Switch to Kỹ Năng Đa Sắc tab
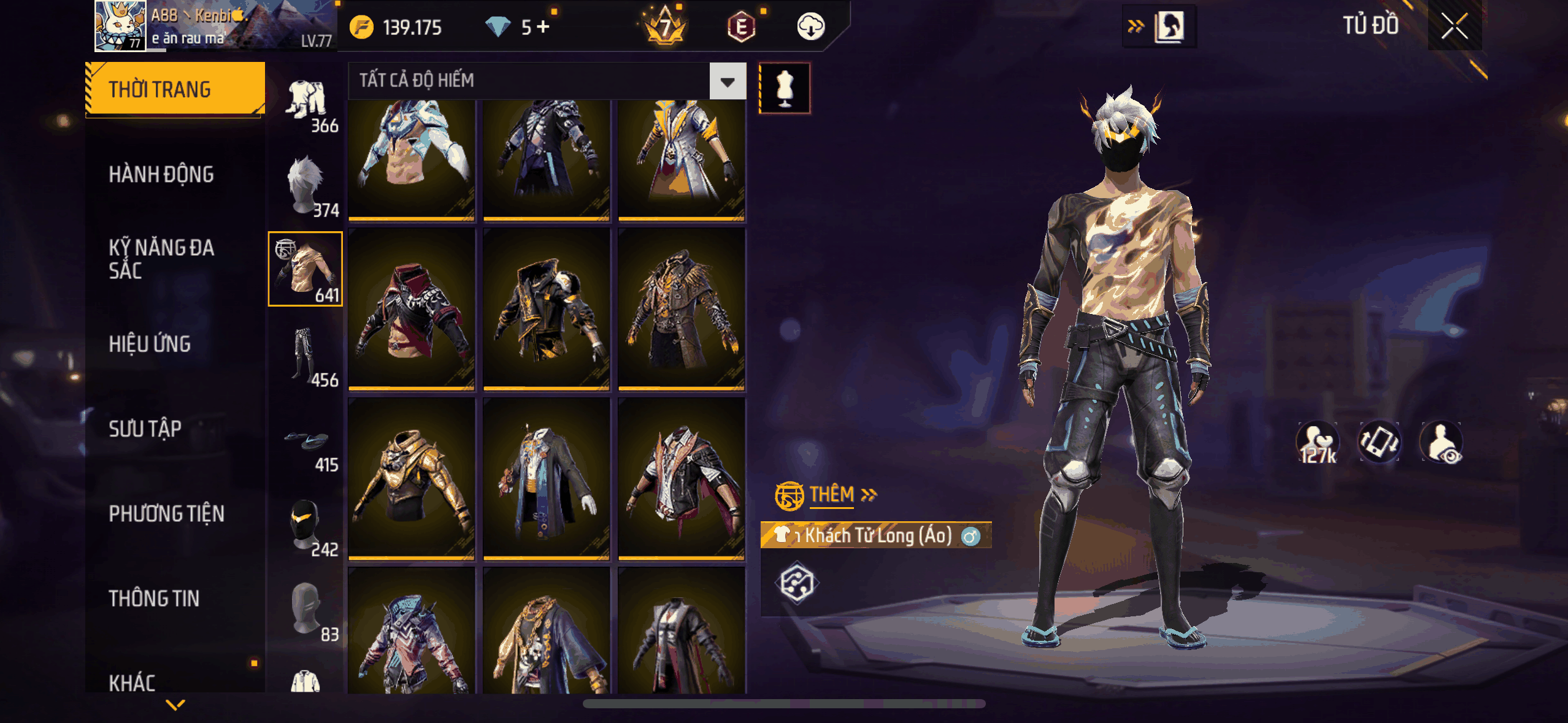 (161, 259)
